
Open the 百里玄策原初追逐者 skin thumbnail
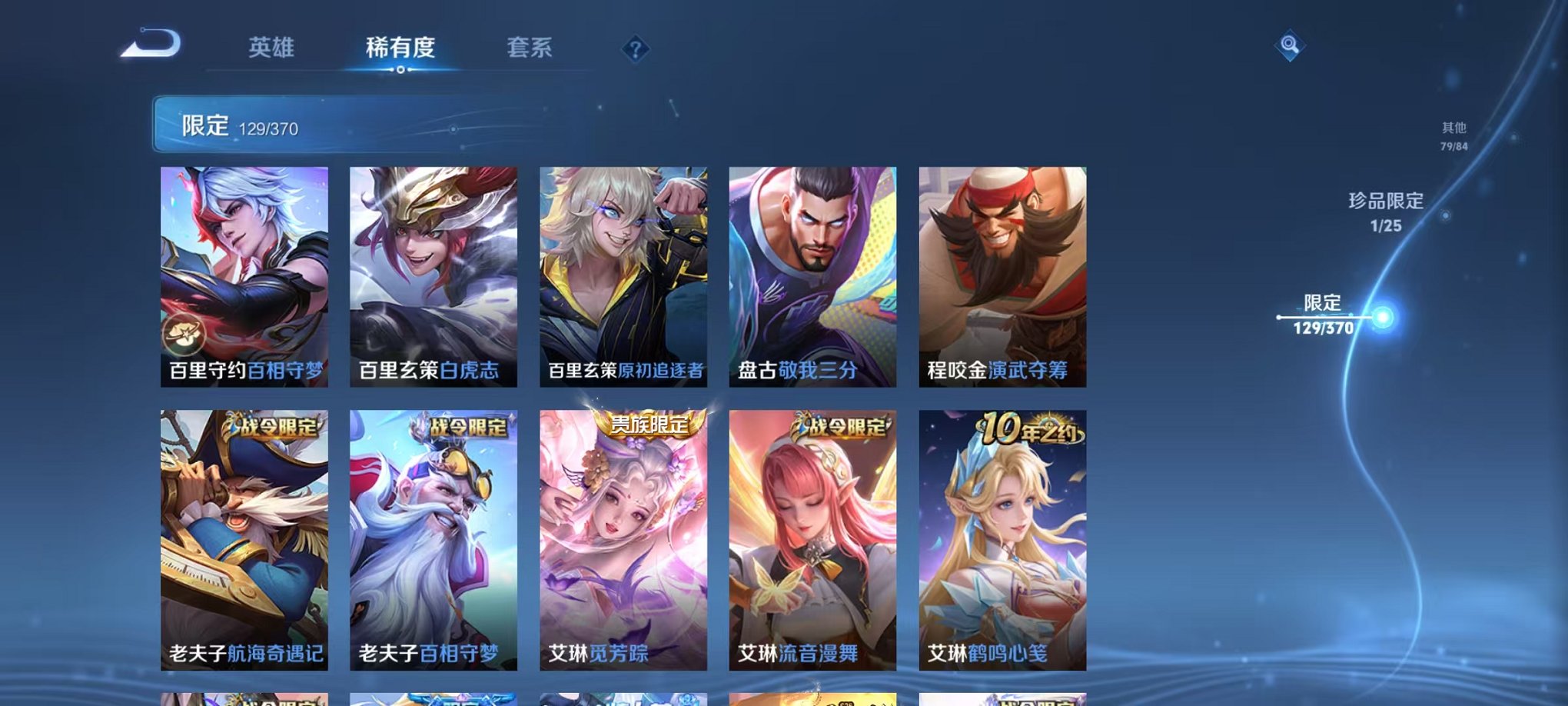point(620,277)
